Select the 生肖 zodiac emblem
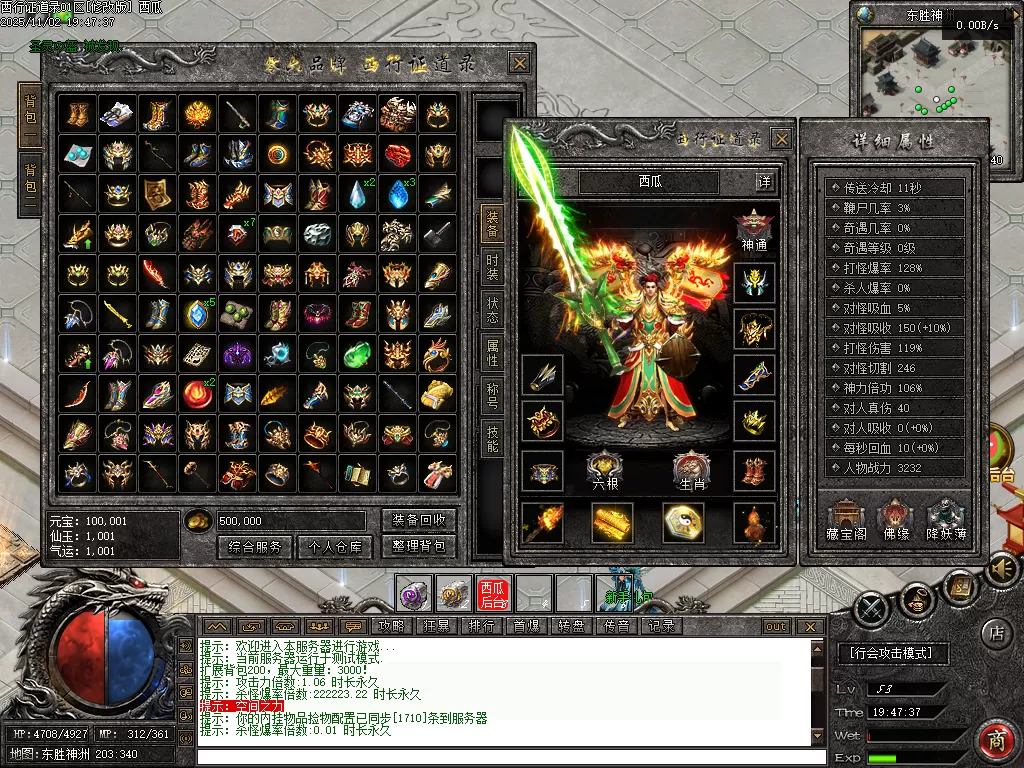This screenshot has height=768, width=1024. coord(692,469)
